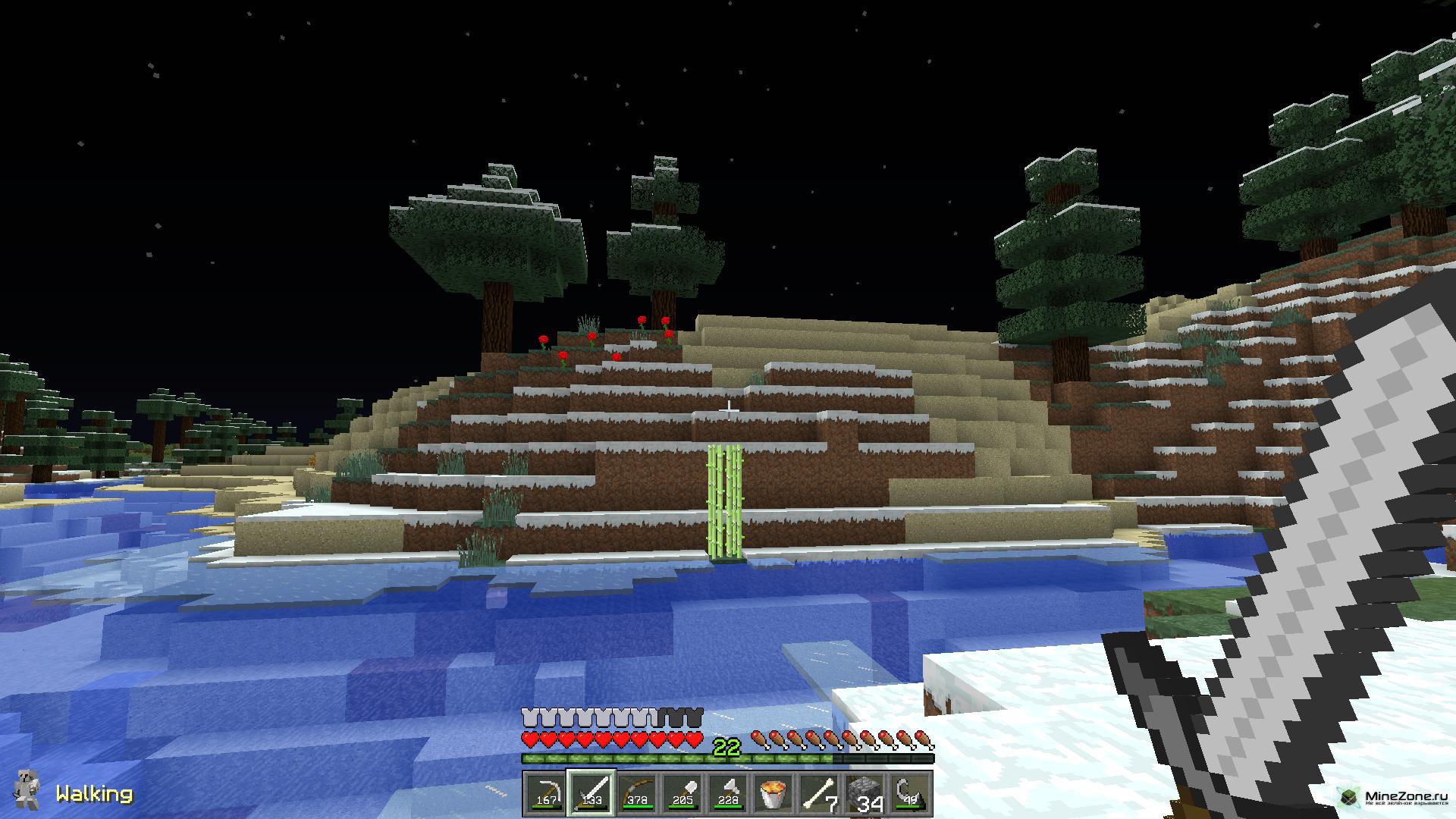
Task: Select the lava bucket slot
Action: pyautogui.click(x=774, y=793)
